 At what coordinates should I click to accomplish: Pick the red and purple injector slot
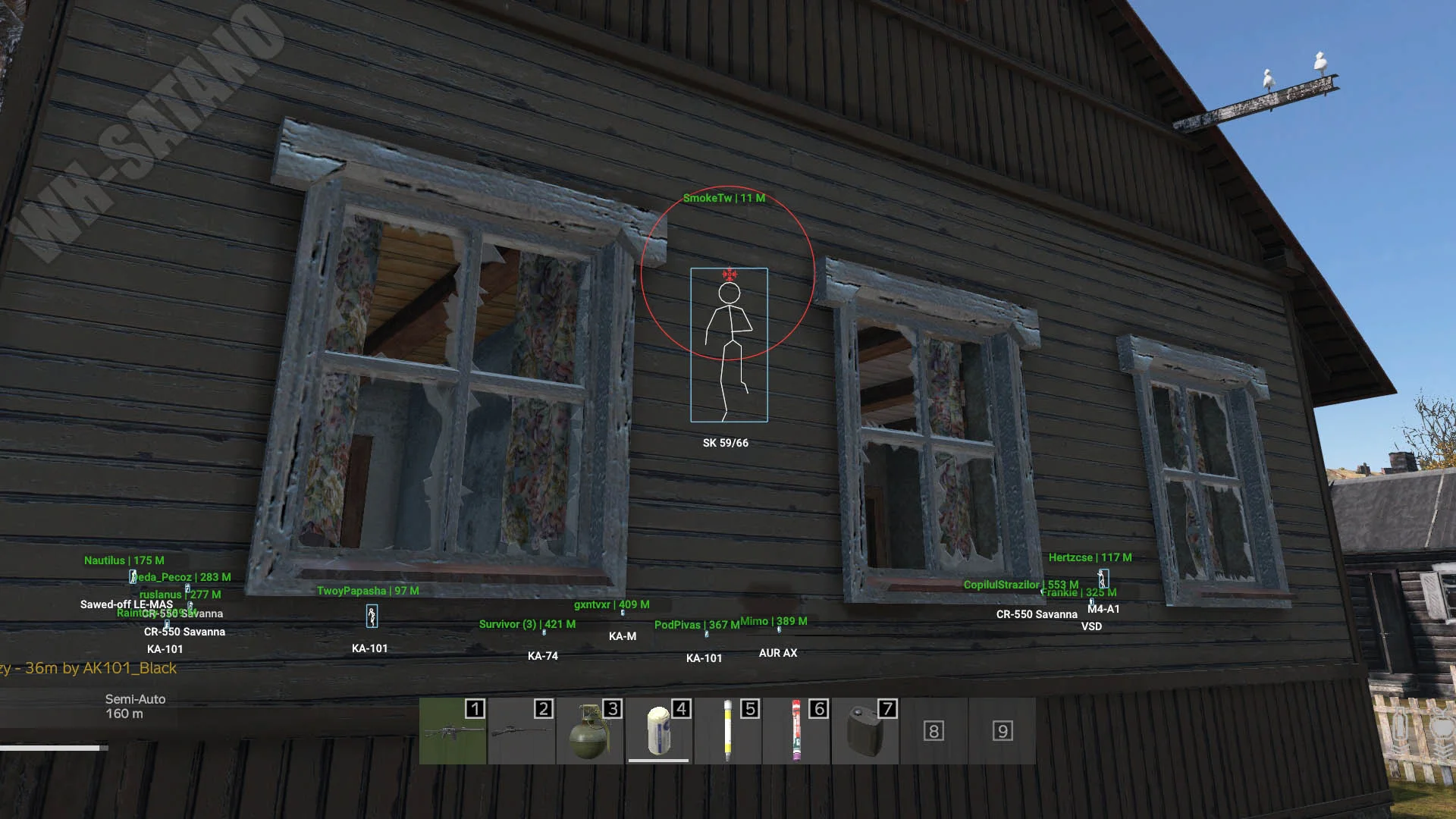[795, 731]
